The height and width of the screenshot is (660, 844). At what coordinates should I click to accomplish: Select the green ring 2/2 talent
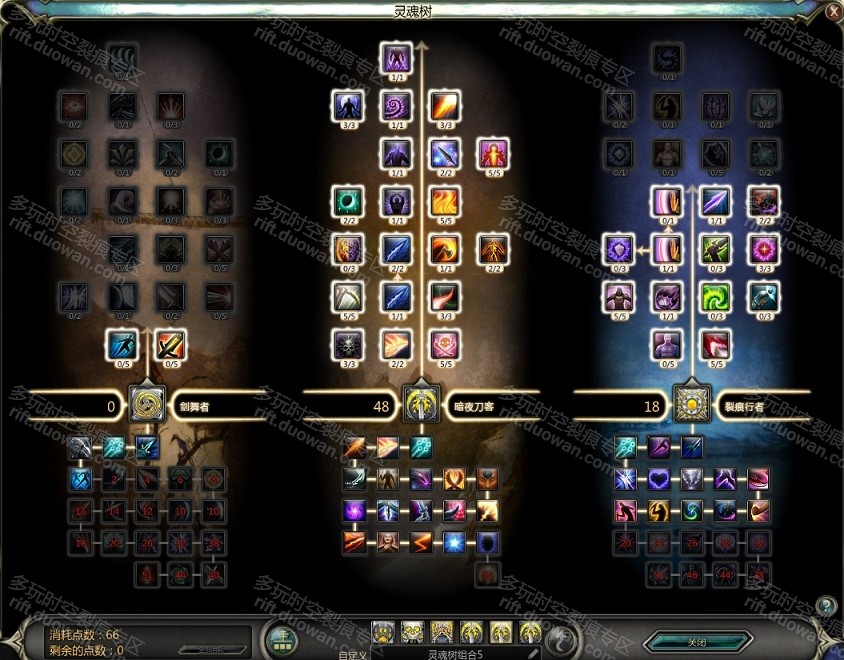coord(347,201)
